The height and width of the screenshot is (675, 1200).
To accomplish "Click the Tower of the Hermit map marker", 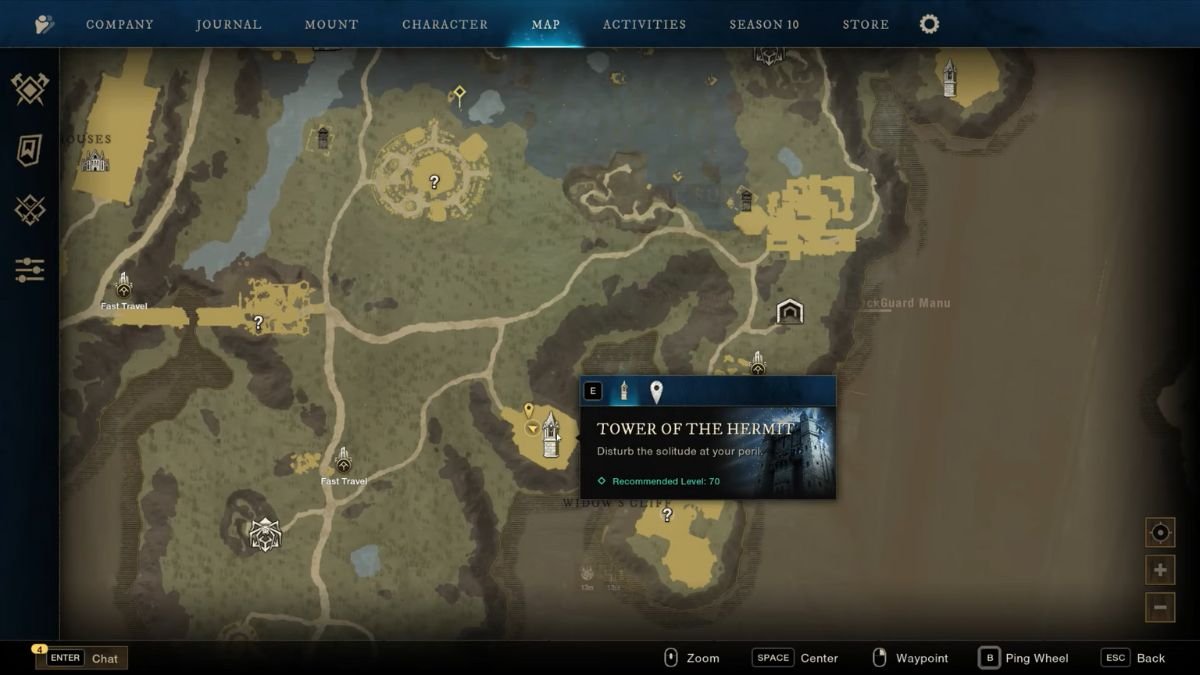I will [551, 435].
